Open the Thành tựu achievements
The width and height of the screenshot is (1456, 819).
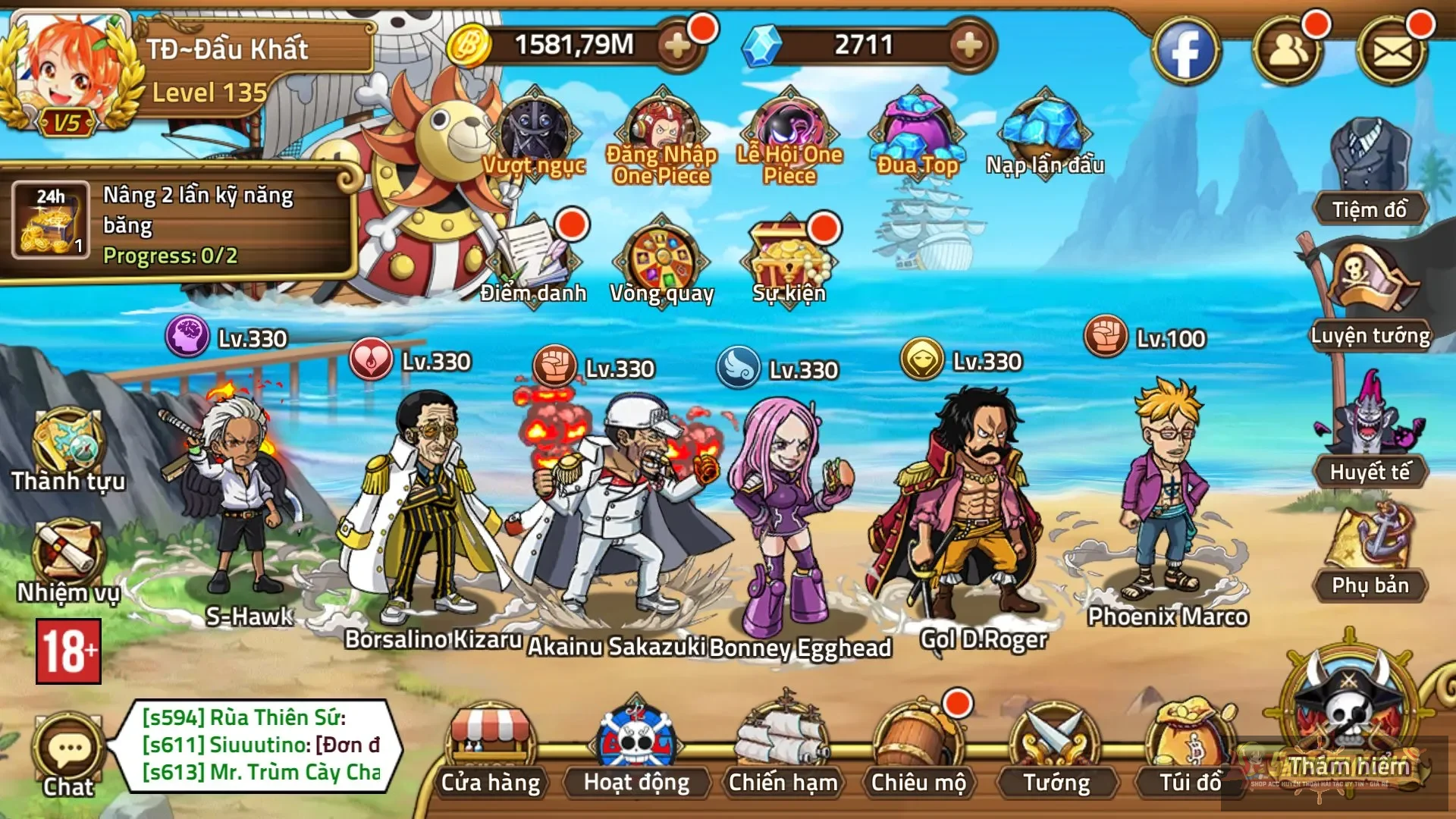click(67, 447)
